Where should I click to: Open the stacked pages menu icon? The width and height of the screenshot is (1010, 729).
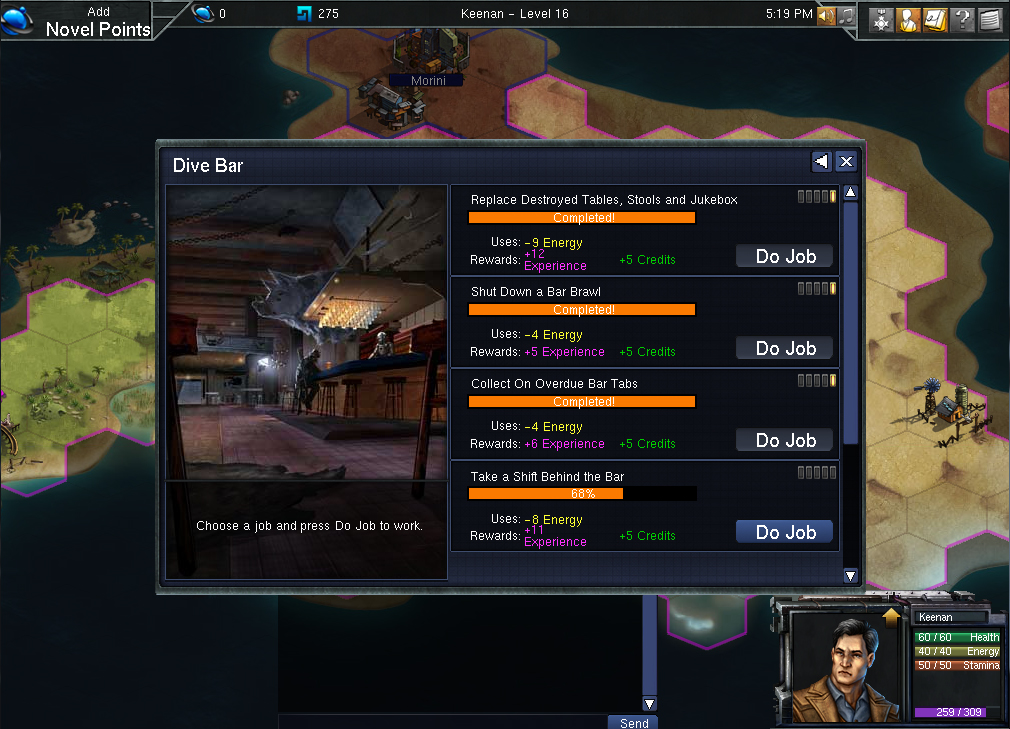point(989,20)
